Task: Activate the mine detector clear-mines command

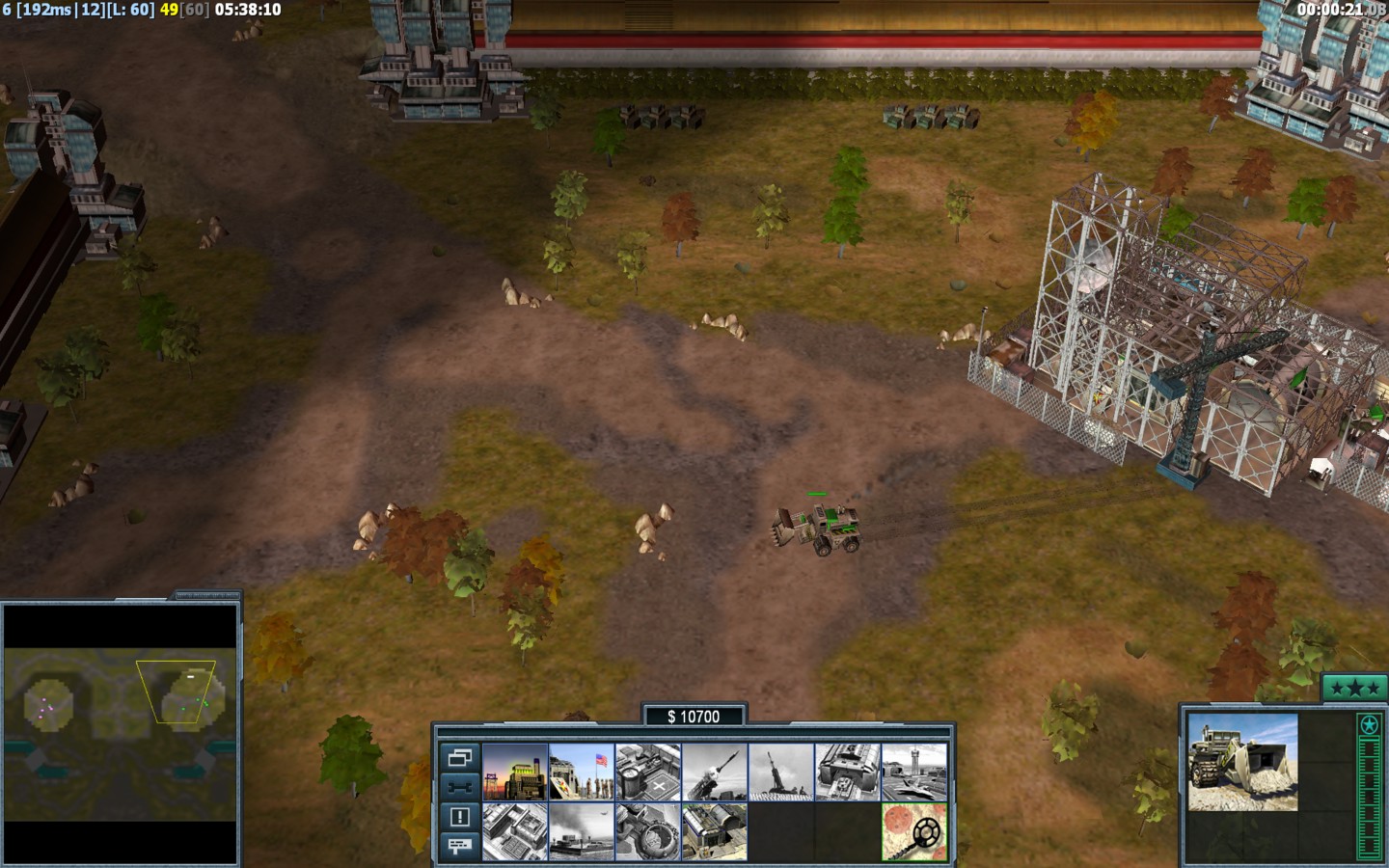Action: [x=913, y=831]
